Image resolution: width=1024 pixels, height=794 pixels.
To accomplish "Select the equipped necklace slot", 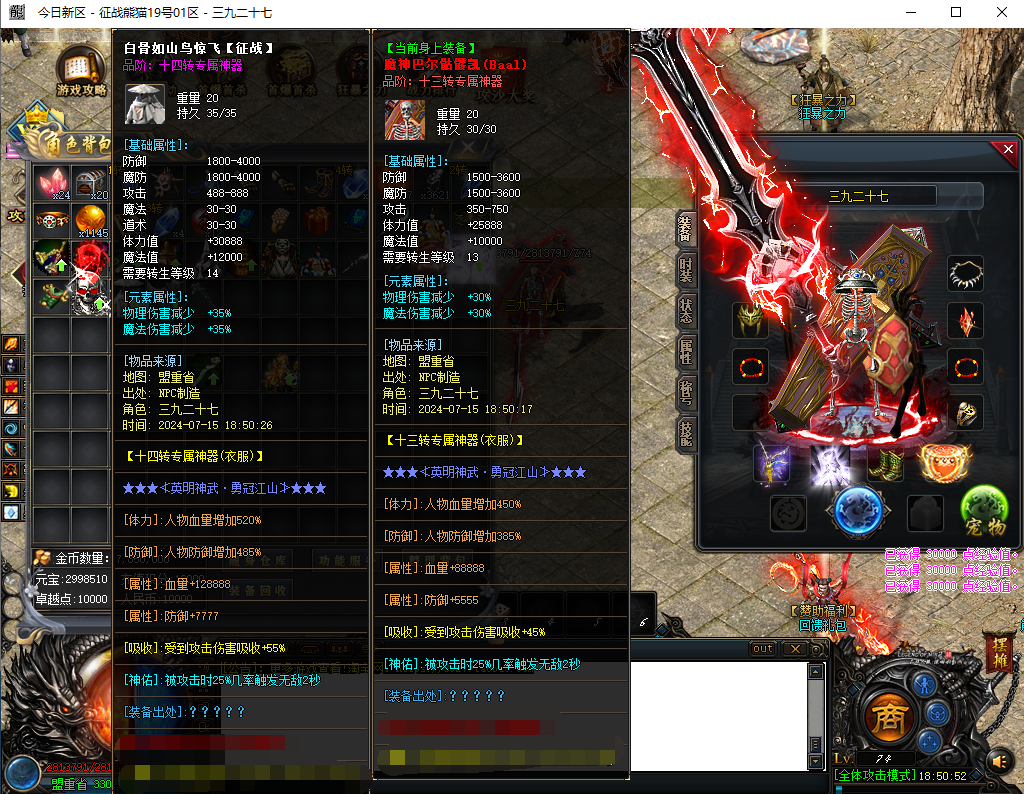I will coord(966,273).
